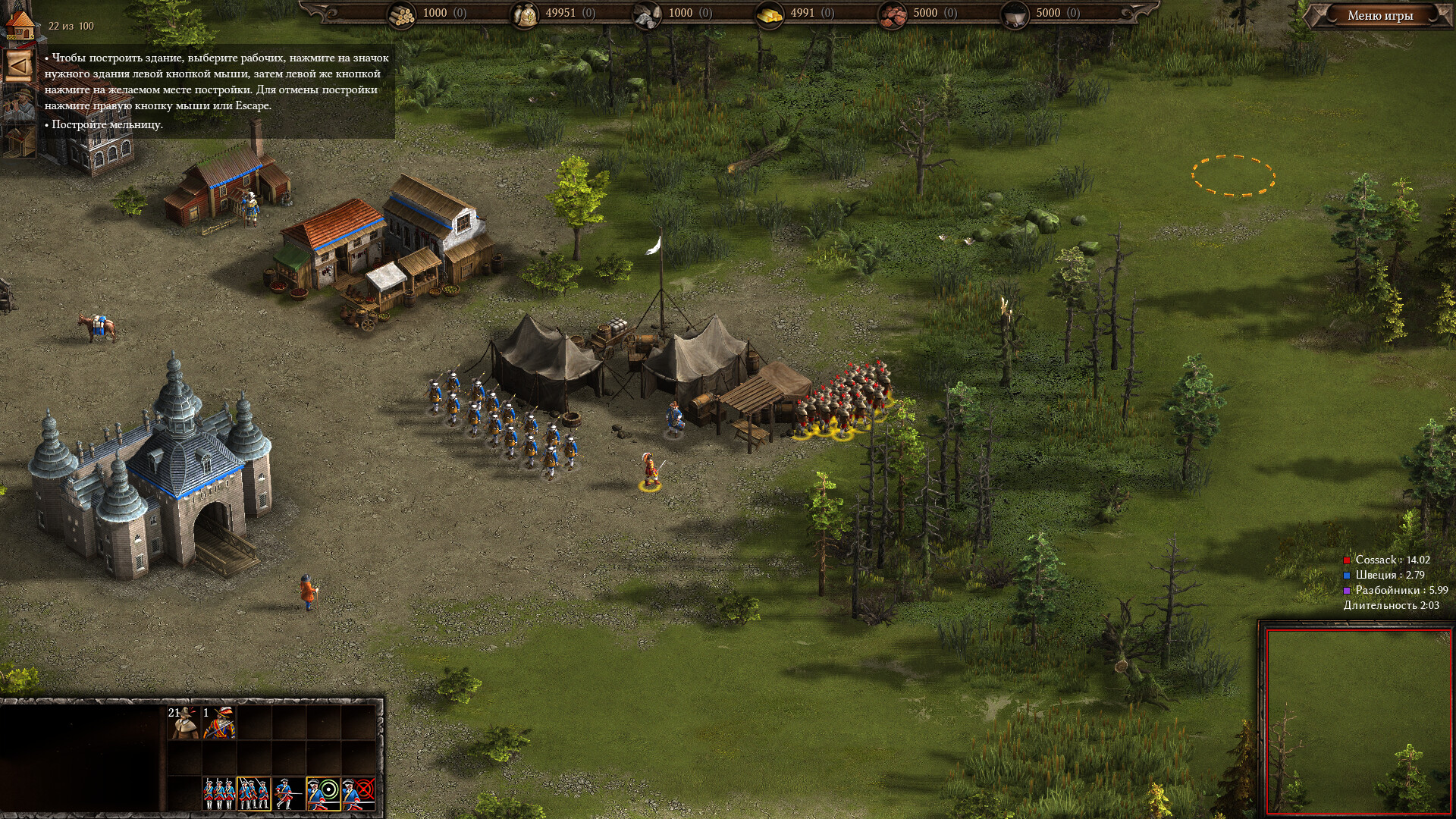Choose the shouldered-muskets line formation

(218, 793)
